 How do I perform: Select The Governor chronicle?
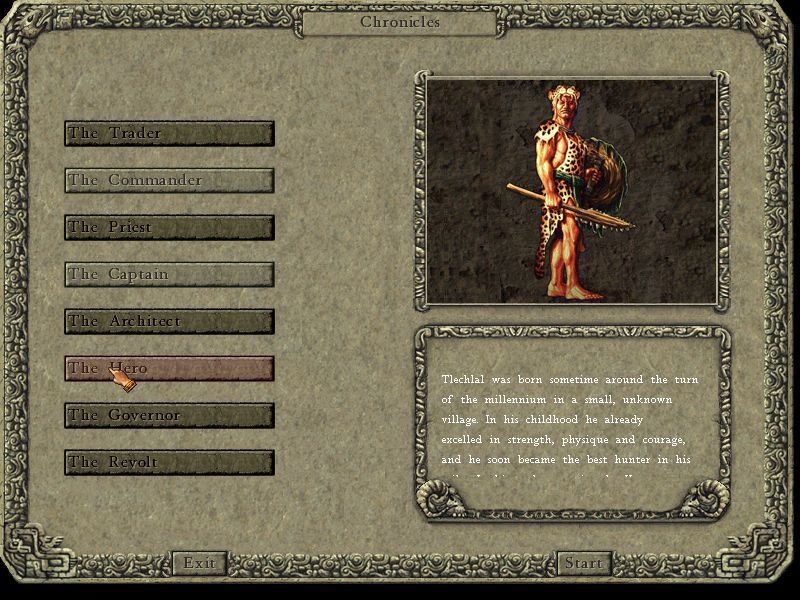tap(169, 416)
